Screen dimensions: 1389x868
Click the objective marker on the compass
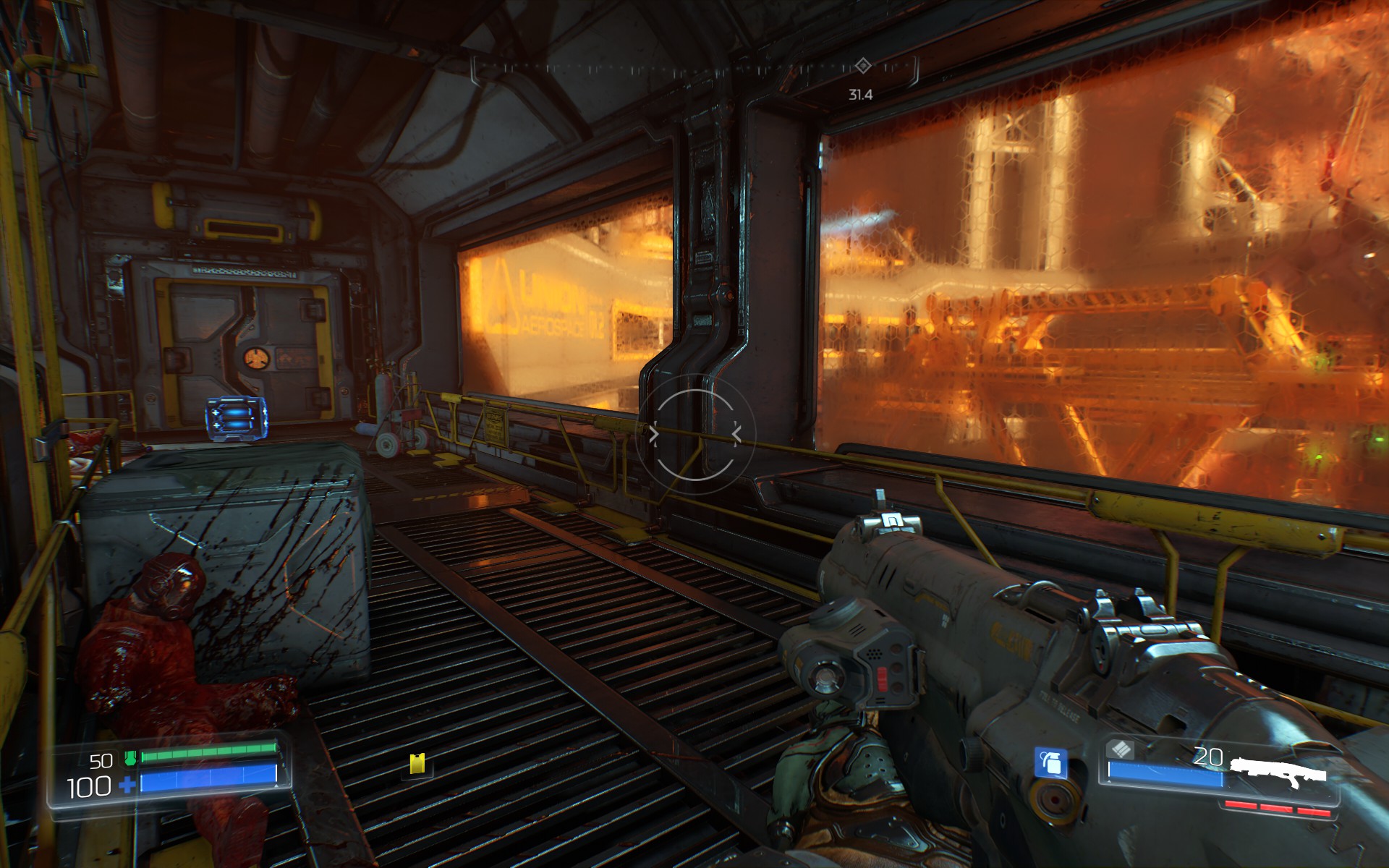pyautogui.click(x=862, y=67)
